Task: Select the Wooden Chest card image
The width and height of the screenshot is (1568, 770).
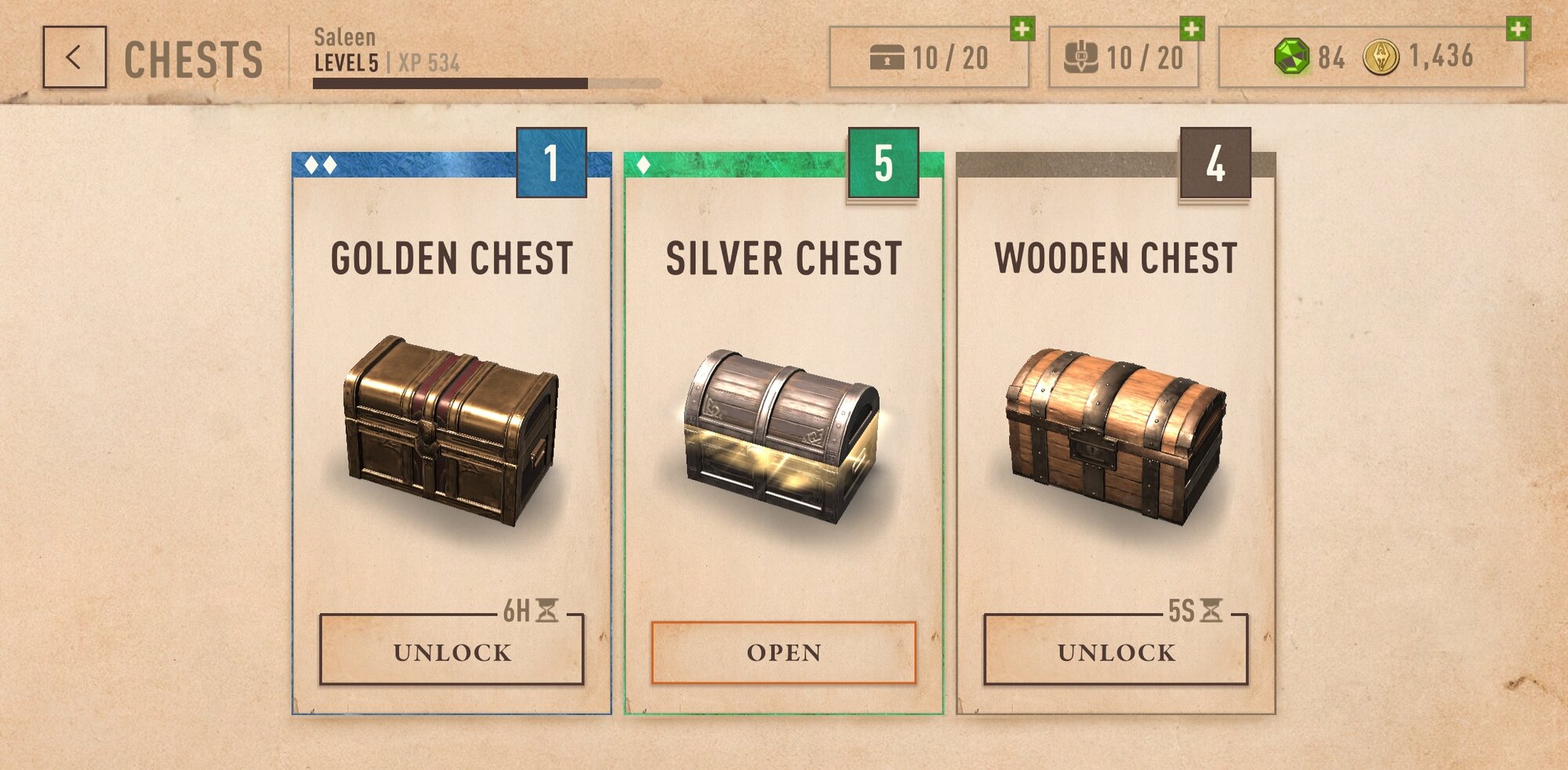Action: (1116, 435)
